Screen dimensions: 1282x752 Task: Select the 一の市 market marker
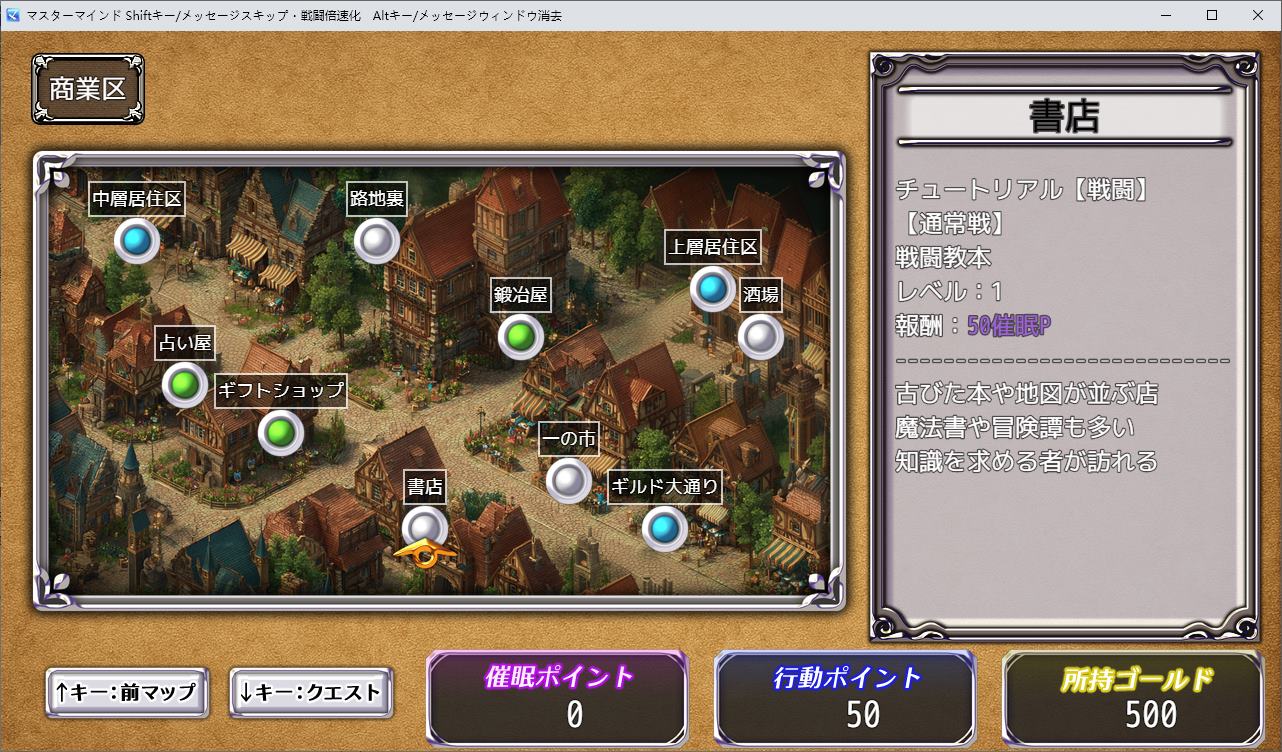coord(568,480)
